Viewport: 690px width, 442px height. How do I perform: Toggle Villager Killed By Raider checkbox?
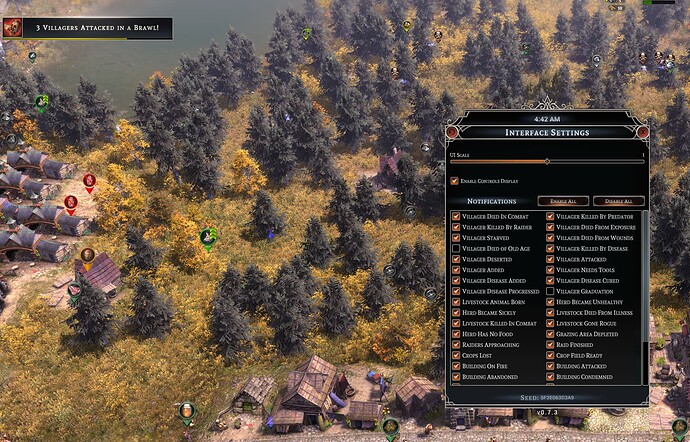456,227
